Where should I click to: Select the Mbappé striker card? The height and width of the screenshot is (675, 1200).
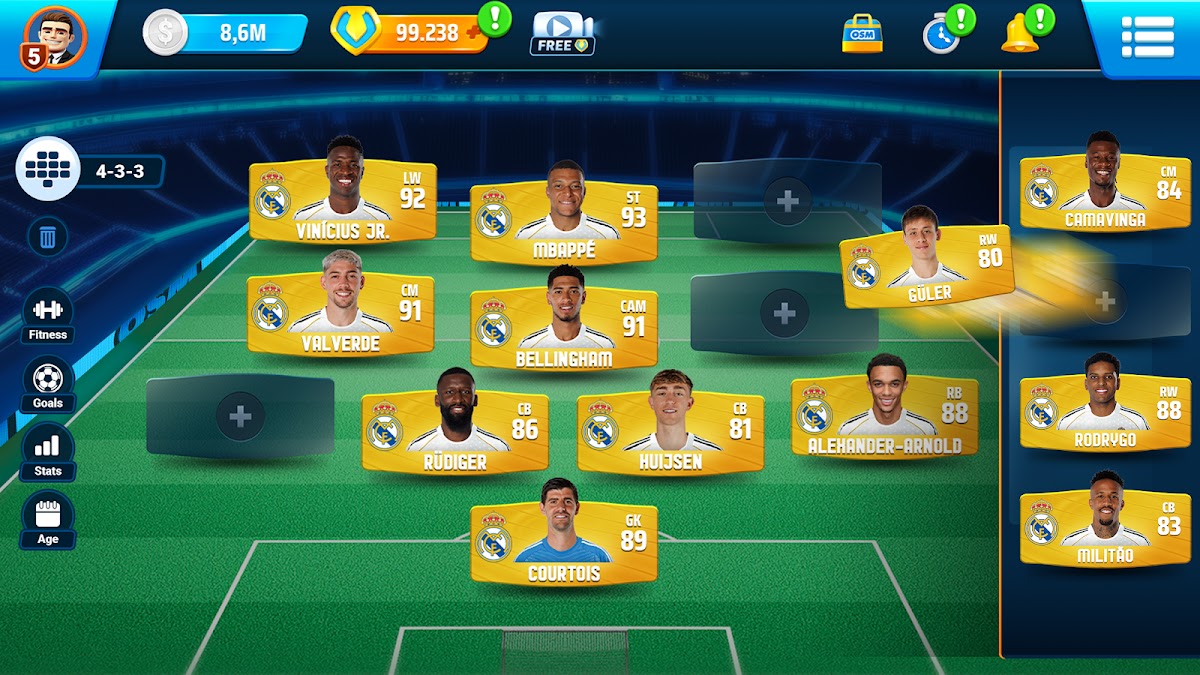[x=564, y=222]
